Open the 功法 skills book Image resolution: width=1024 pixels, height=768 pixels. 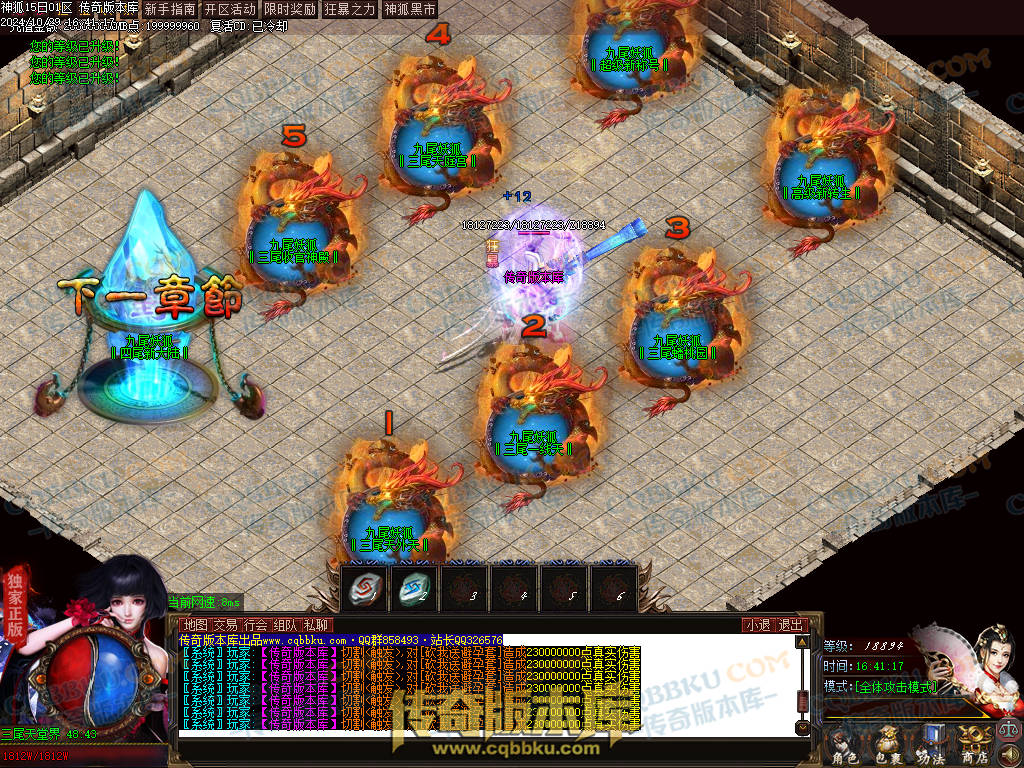[930, 745]
